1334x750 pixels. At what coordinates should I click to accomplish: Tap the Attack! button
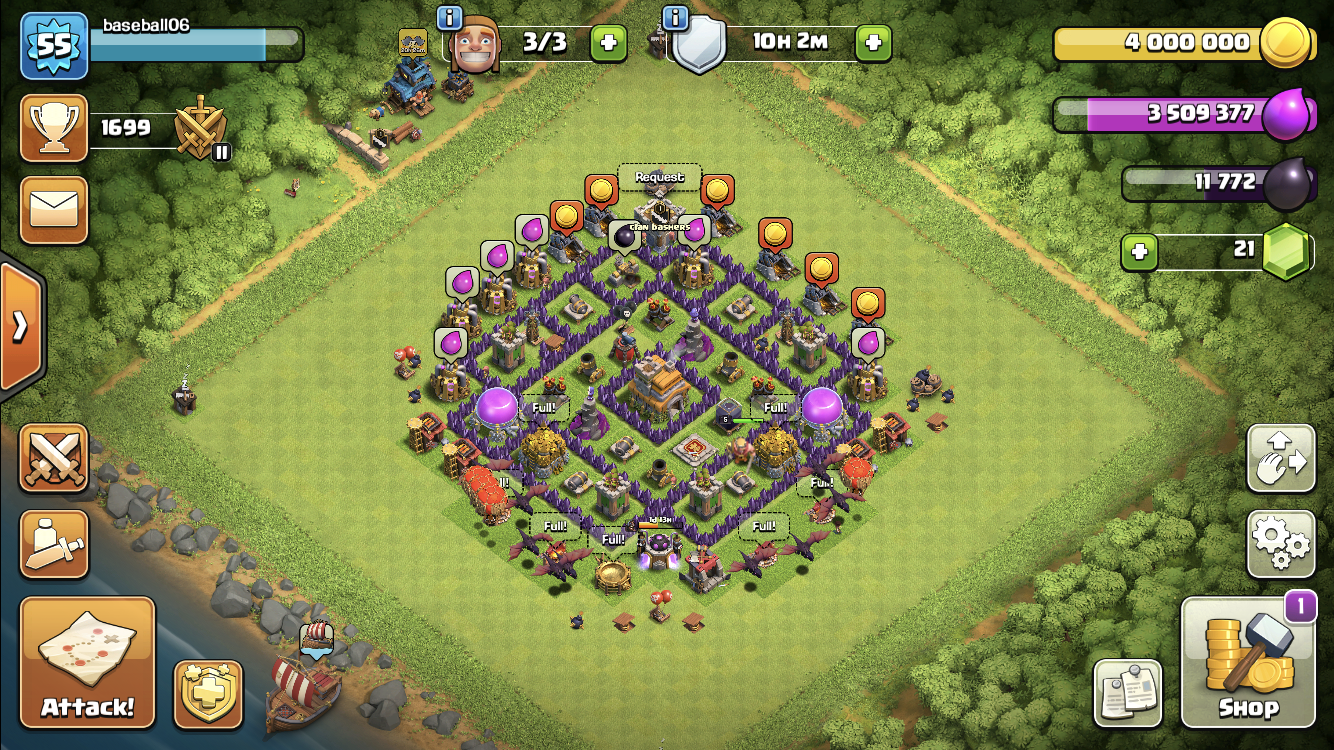click(x=88, y=663)
